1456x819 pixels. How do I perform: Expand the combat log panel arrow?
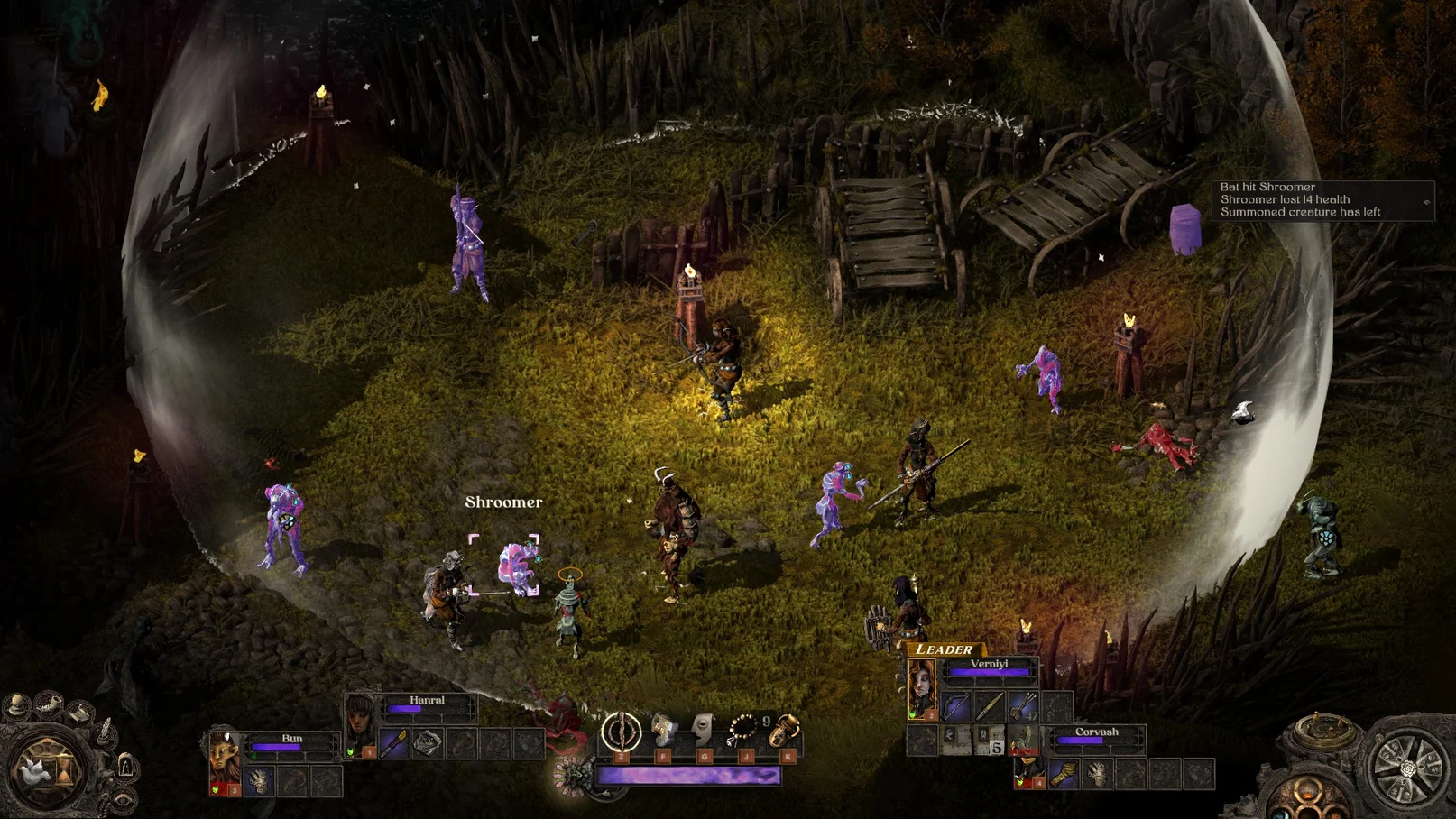pyautogui.click(x=1426, y=202)
